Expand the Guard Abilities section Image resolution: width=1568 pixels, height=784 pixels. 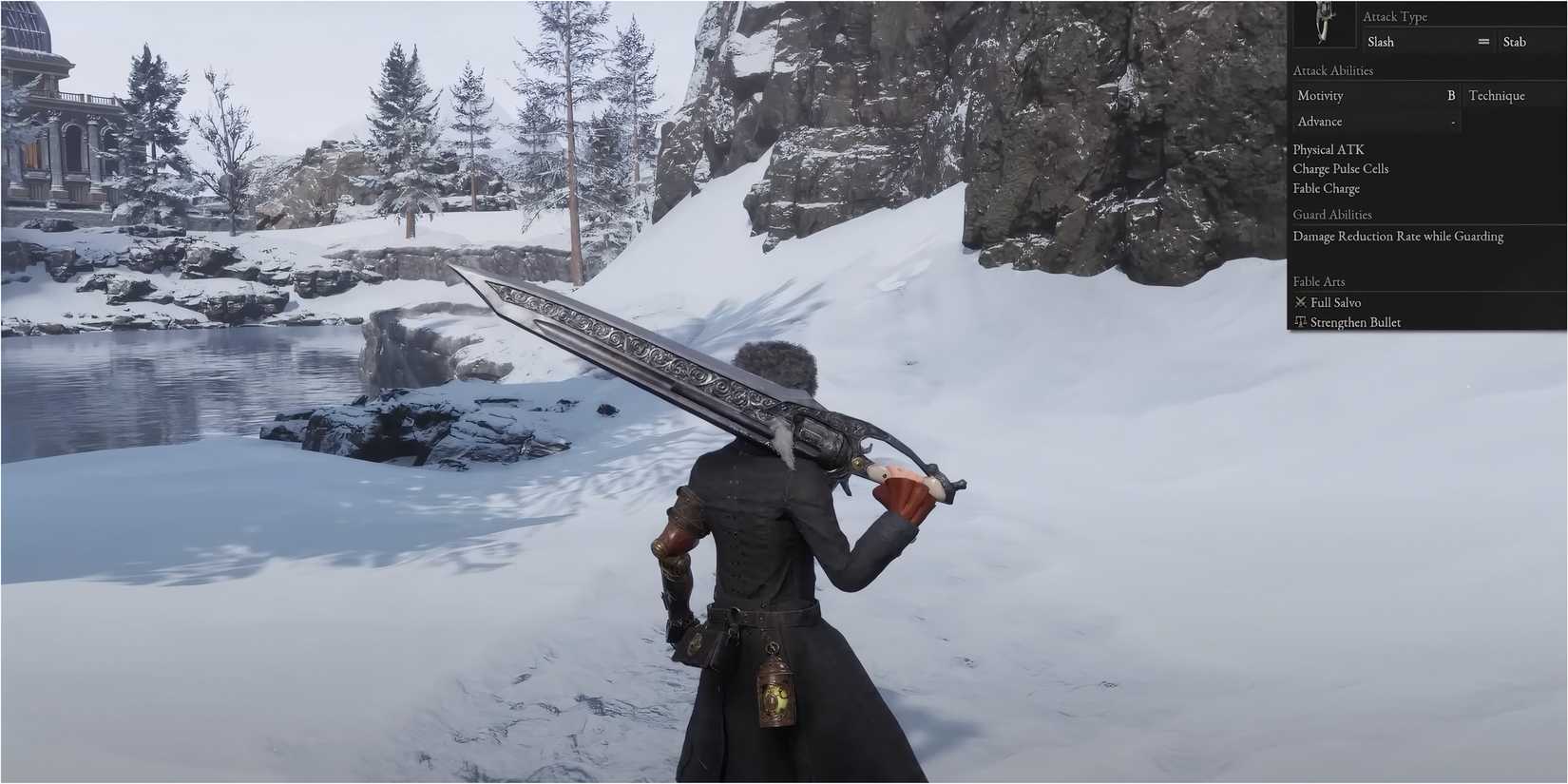[1332, 214]
